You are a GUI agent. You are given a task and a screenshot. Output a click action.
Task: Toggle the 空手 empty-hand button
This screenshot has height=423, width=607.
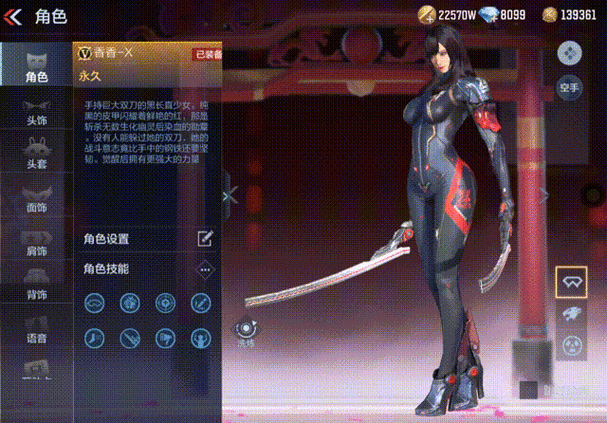click(x=569, y=87)
